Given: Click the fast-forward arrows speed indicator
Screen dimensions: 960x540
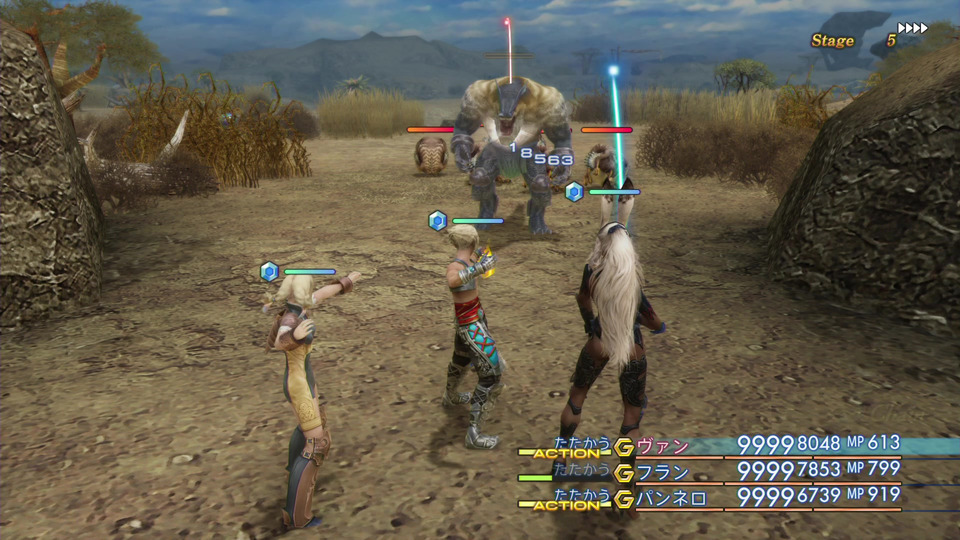Looking at the screenshot, I should pyautogui.click(x=912, y=28).
